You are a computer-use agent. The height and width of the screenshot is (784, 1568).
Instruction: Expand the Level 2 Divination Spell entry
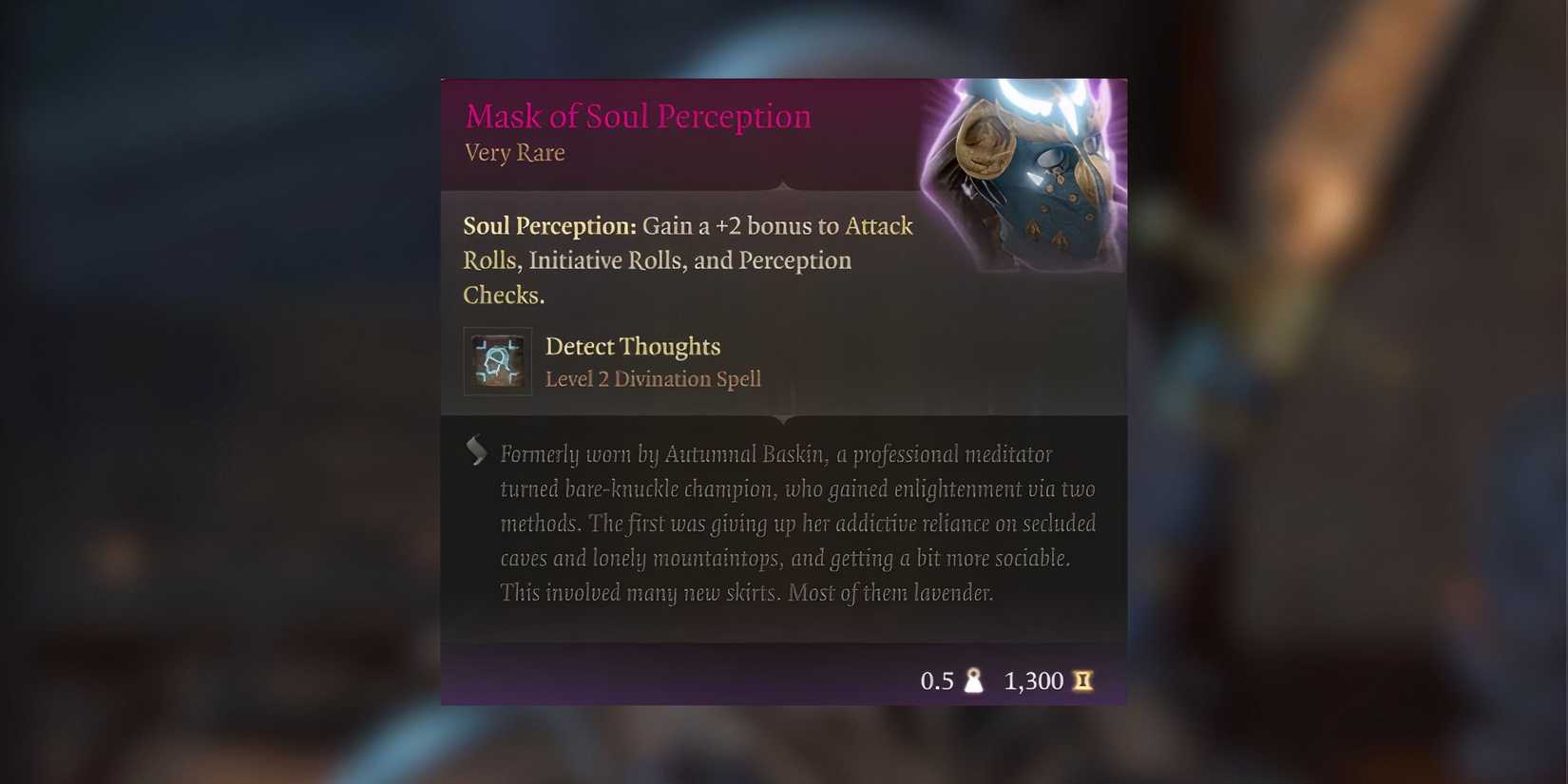click(x=654, y=378)
